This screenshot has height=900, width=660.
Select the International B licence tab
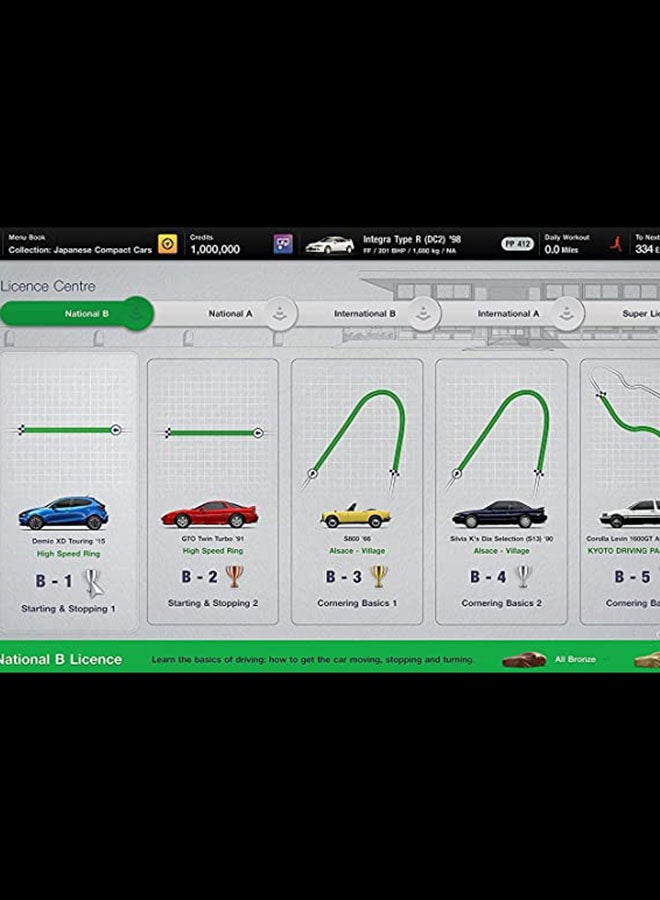(366, 314)
